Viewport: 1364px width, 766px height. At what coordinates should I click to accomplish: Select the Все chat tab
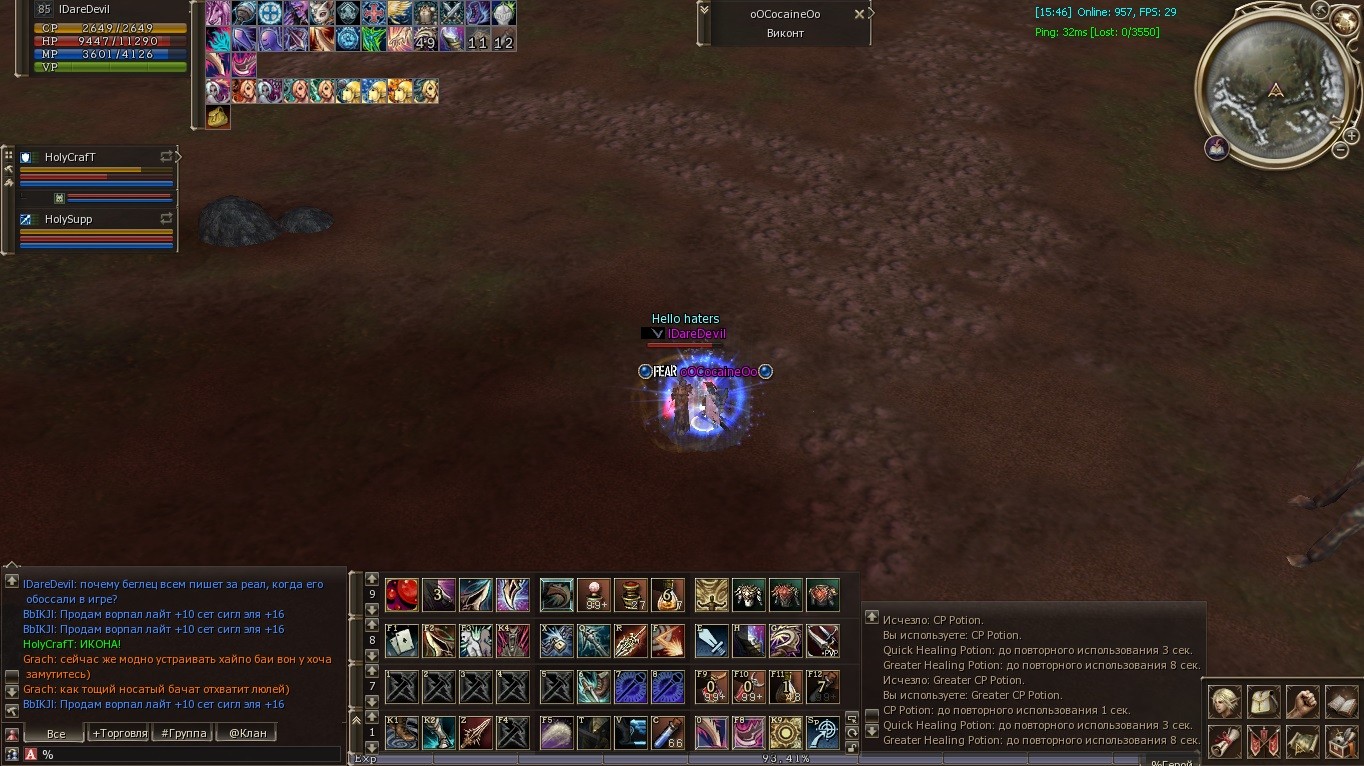tap(56, 733)
